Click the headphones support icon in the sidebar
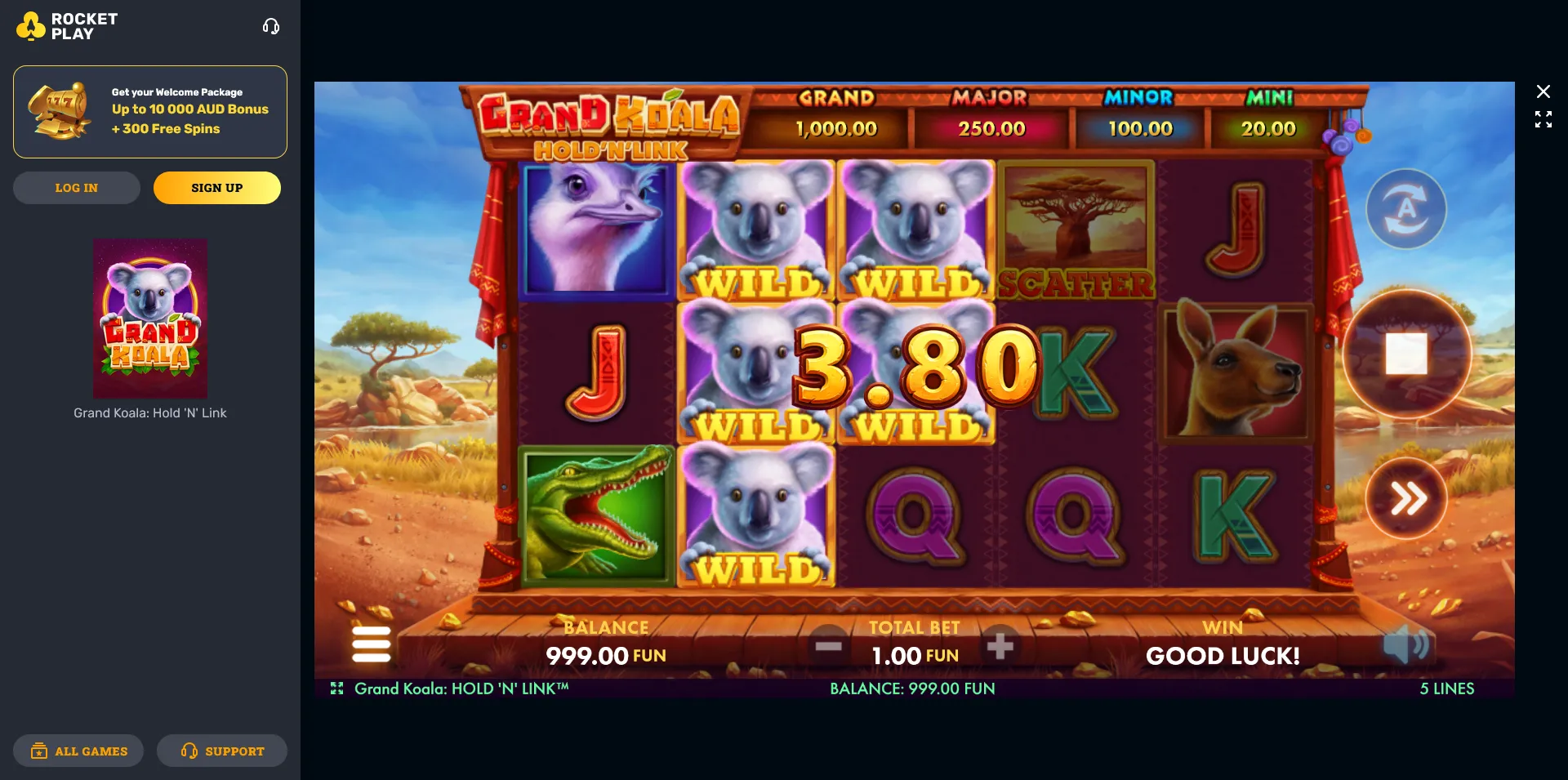The width and height of the screenshot is (1568, 780). coord(271,25)
